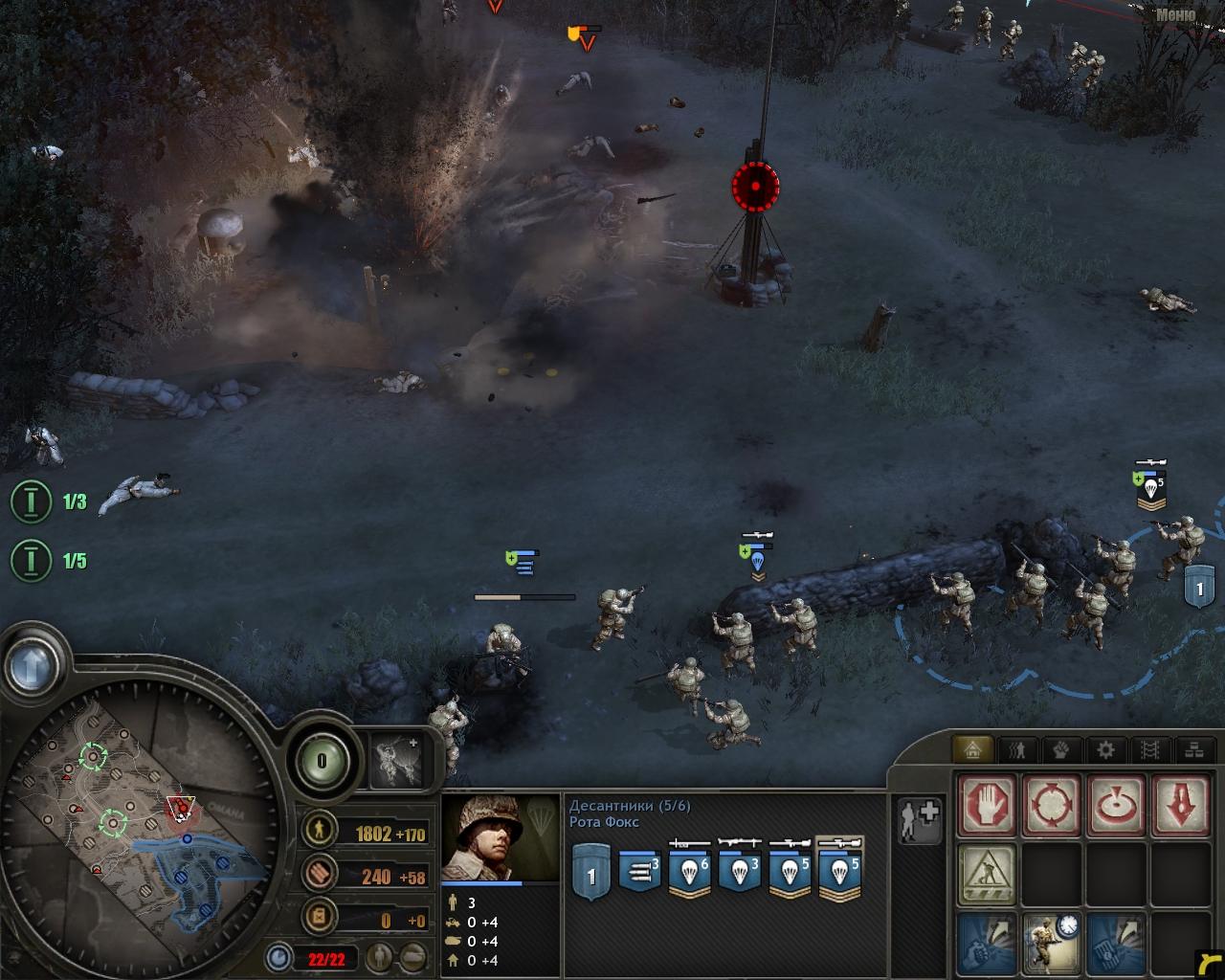
Task: Choose the attack-move circular arrows command
Action: tap(1052, 804)
